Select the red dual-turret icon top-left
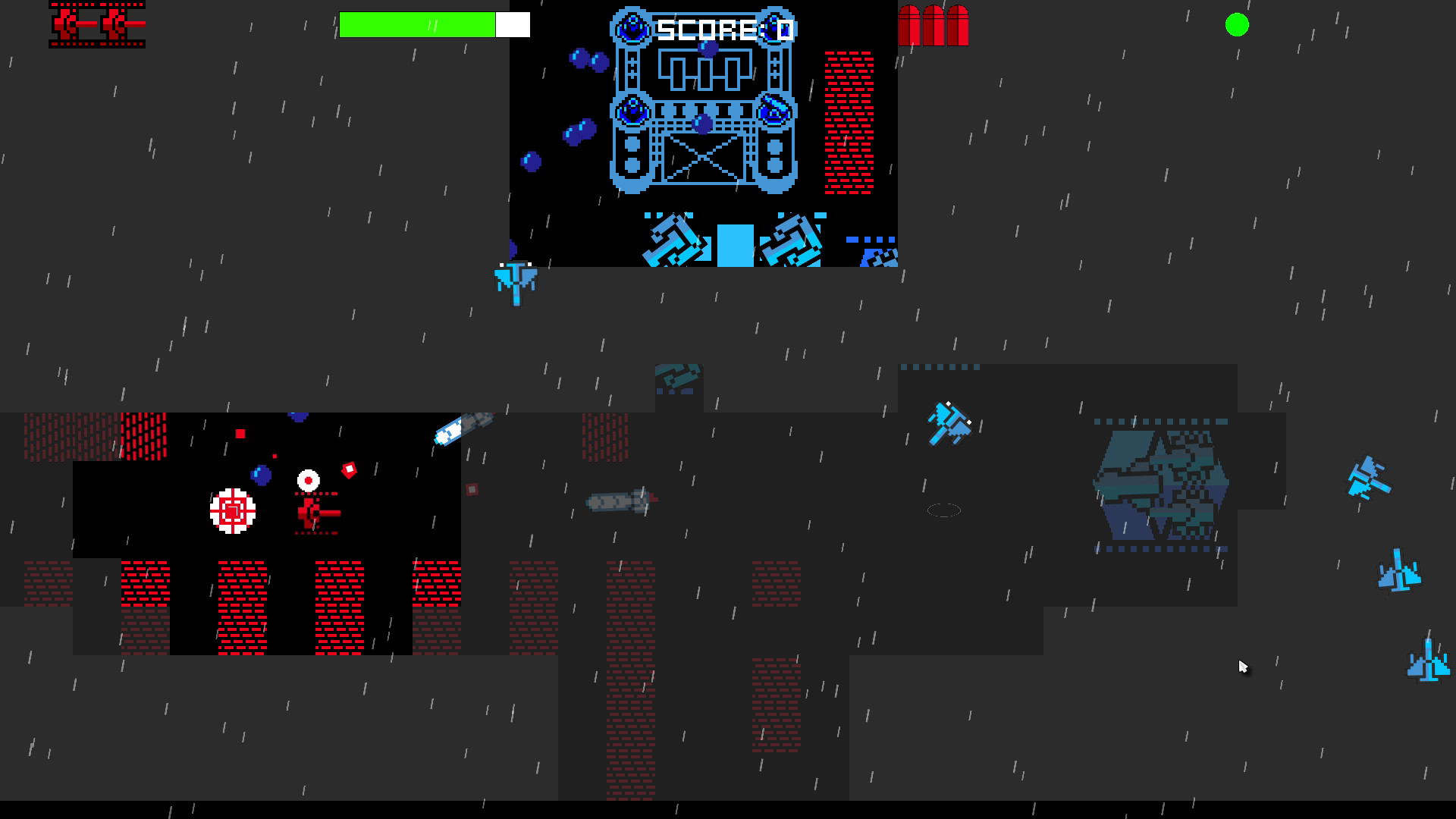Image resolution: width=1456 pixels, height=819 pixels. pos(97,25)
